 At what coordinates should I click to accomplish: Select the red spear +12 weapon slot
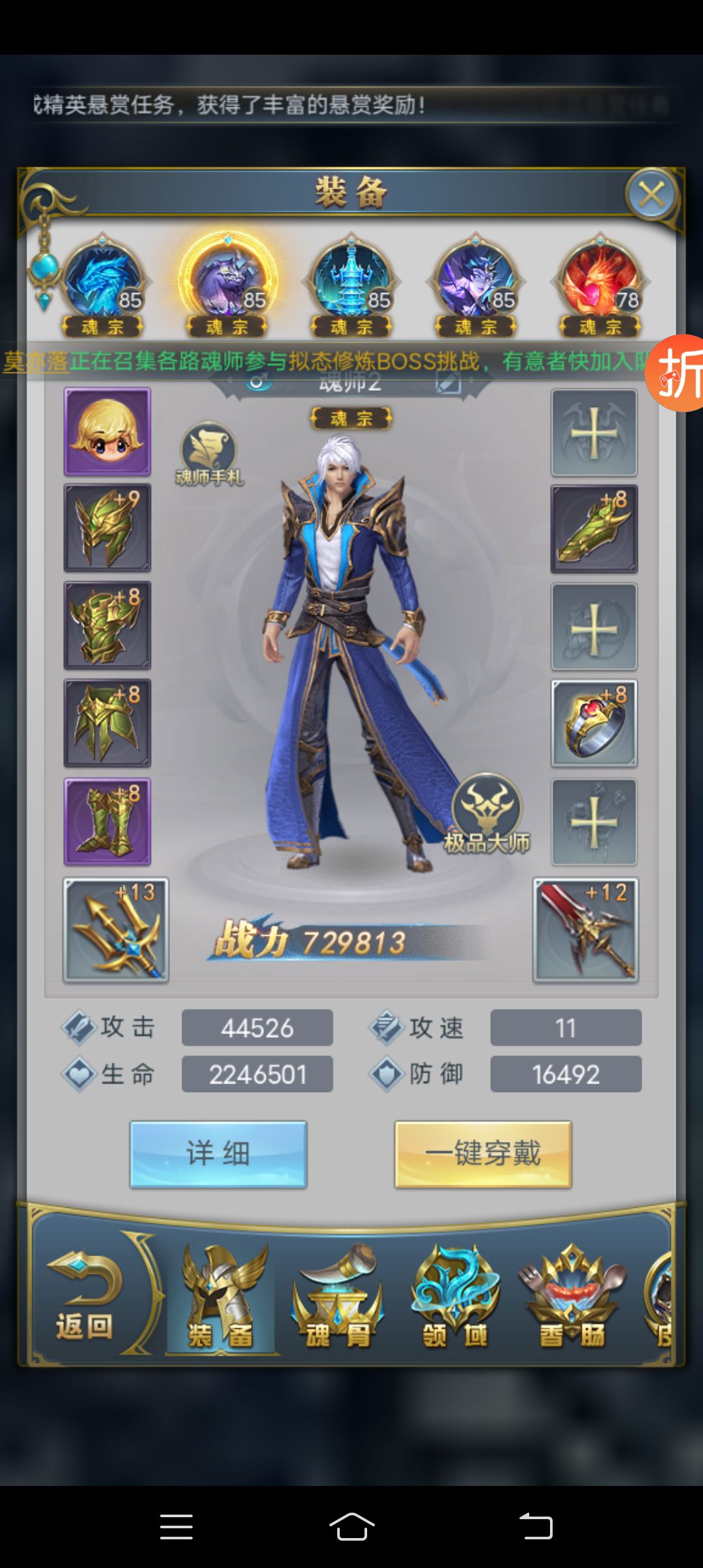(586, 930)
